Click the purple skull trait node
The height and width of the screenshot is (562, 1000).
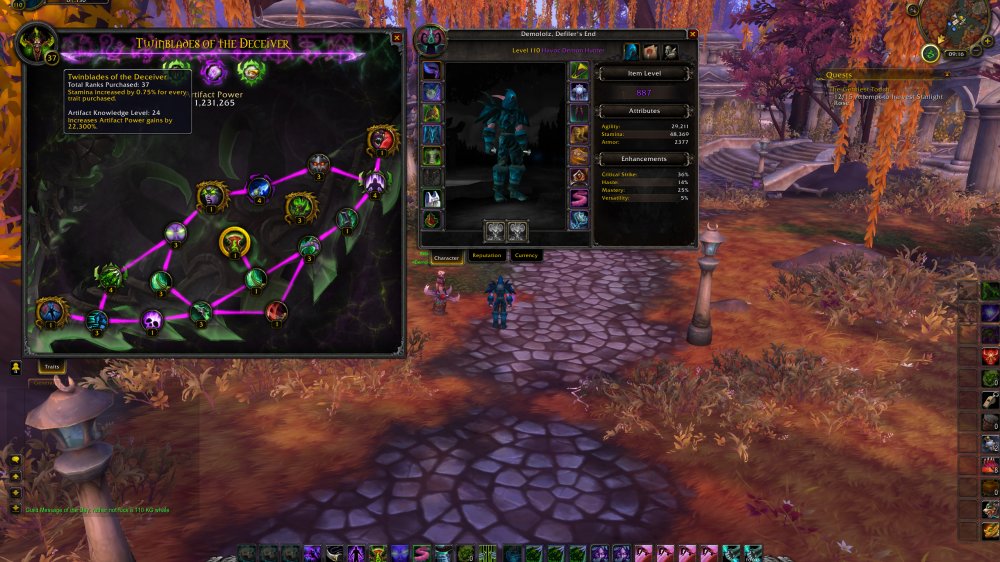[x=152, y=320]
